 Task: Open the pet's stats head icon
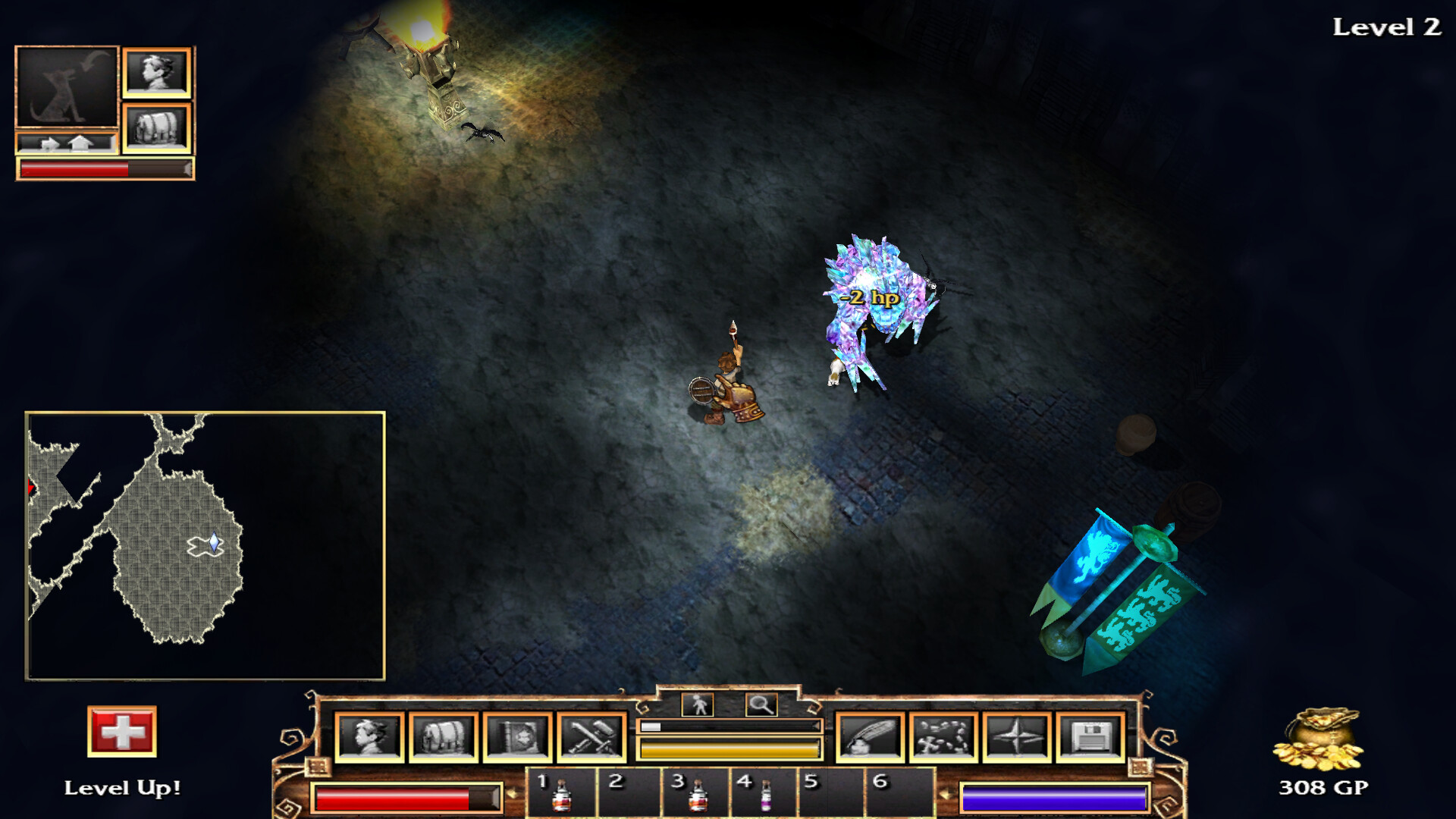coord(157,73)
